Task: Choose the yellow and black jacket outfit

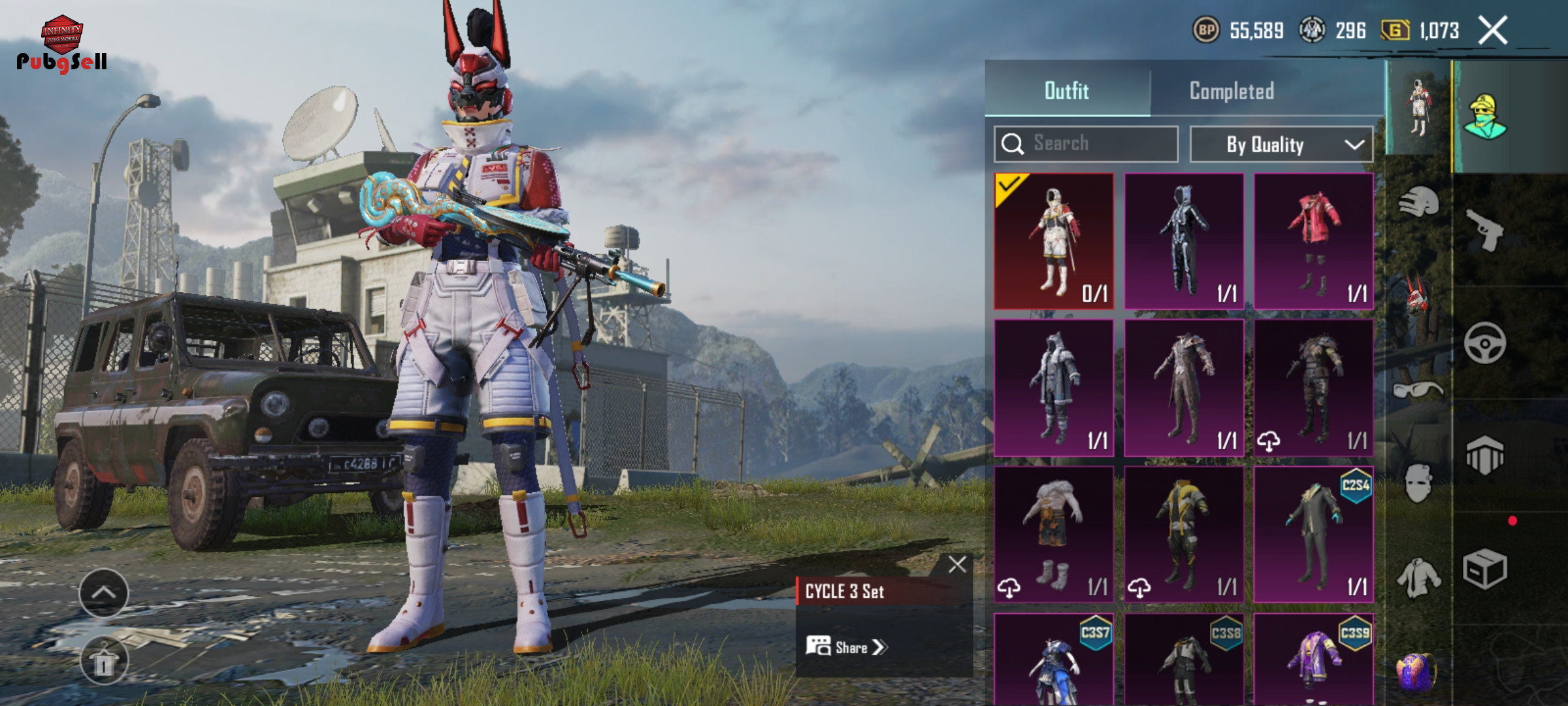Action: pos(1183,533)
